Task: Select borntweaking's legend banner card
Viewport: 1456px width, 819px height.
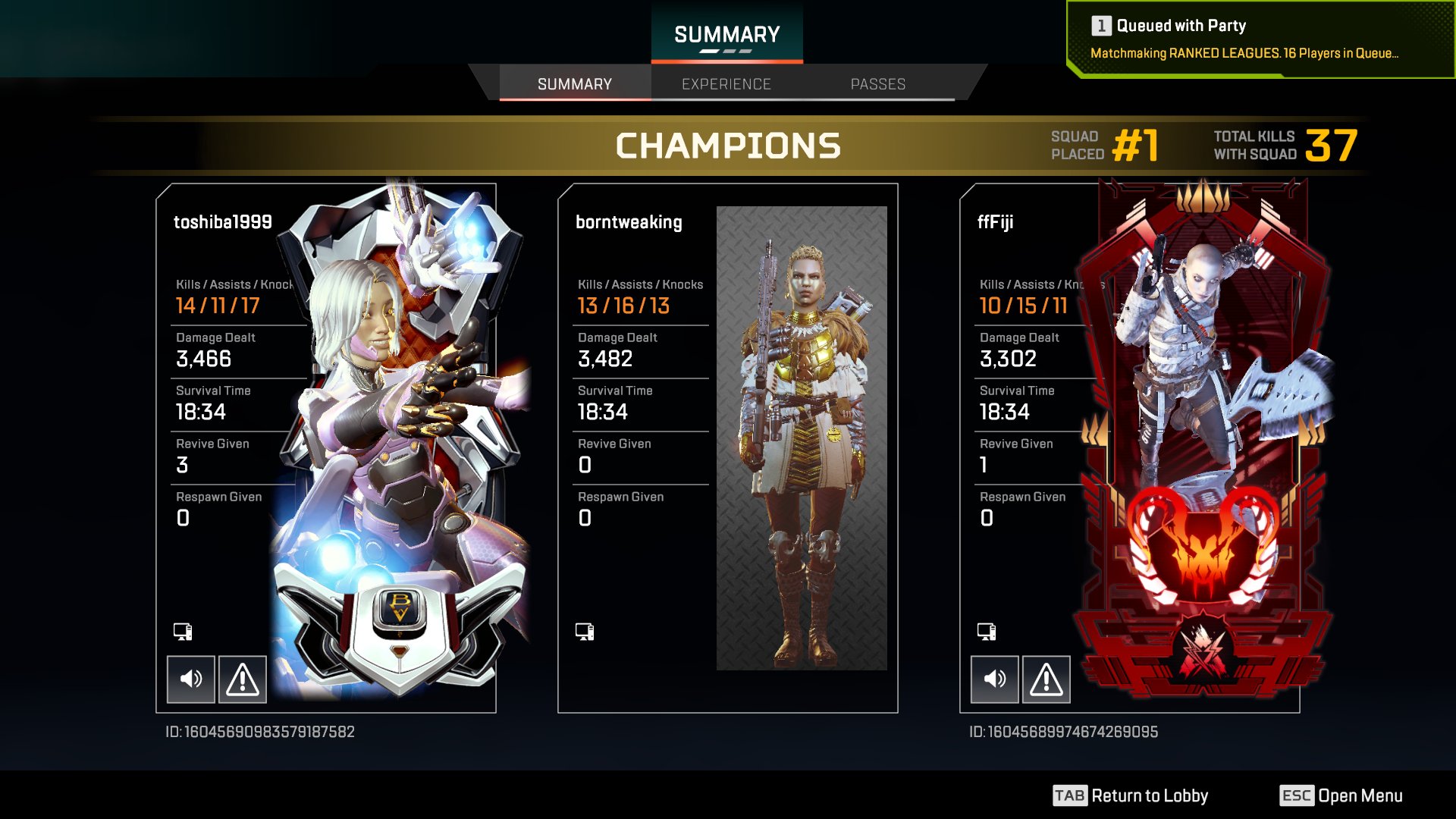Action: [802, 438]
